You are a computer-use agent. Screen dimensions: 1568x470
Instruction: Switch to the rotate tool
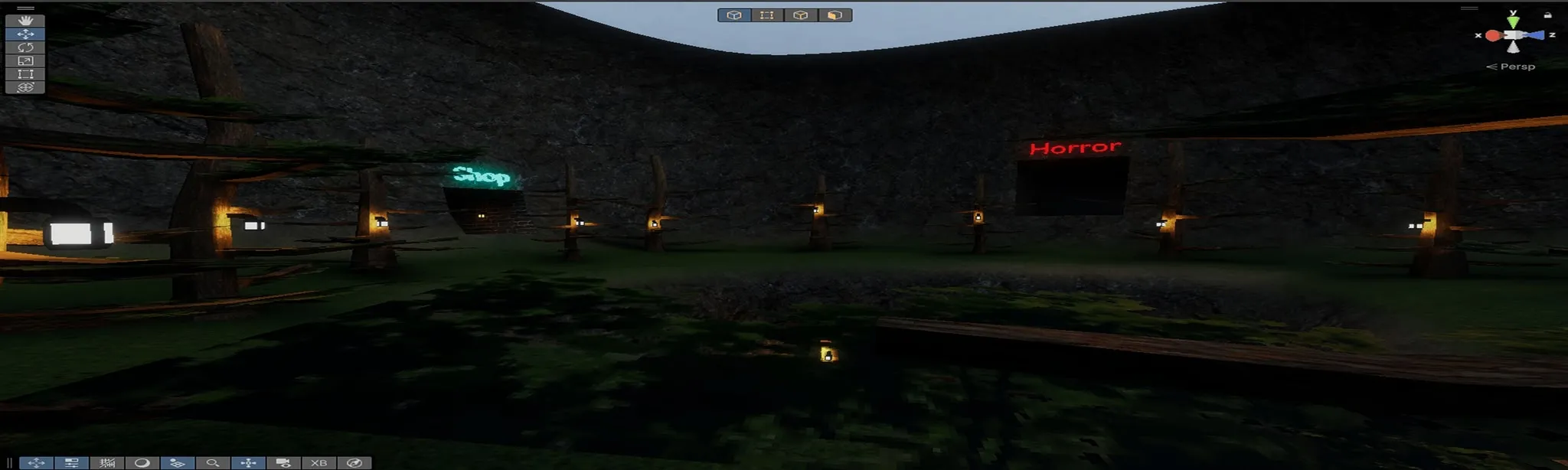pos(25,47)
